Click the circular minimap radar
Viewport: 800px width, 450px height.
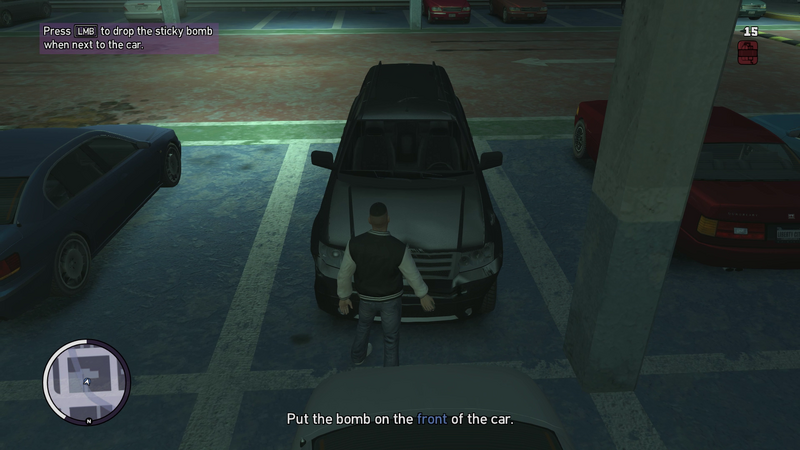click(87, 382)
